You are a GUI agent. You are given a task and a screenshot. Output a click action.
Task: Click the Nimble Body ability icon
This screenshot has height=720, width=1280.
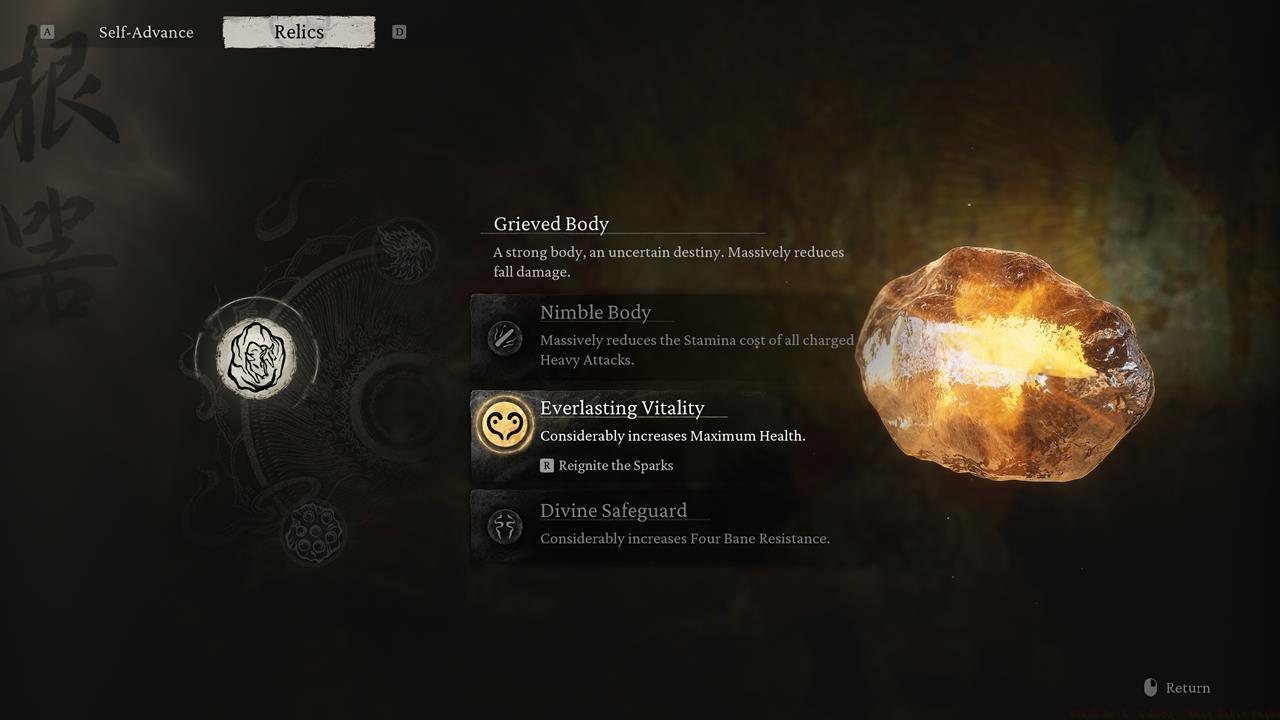pos(504,338)
